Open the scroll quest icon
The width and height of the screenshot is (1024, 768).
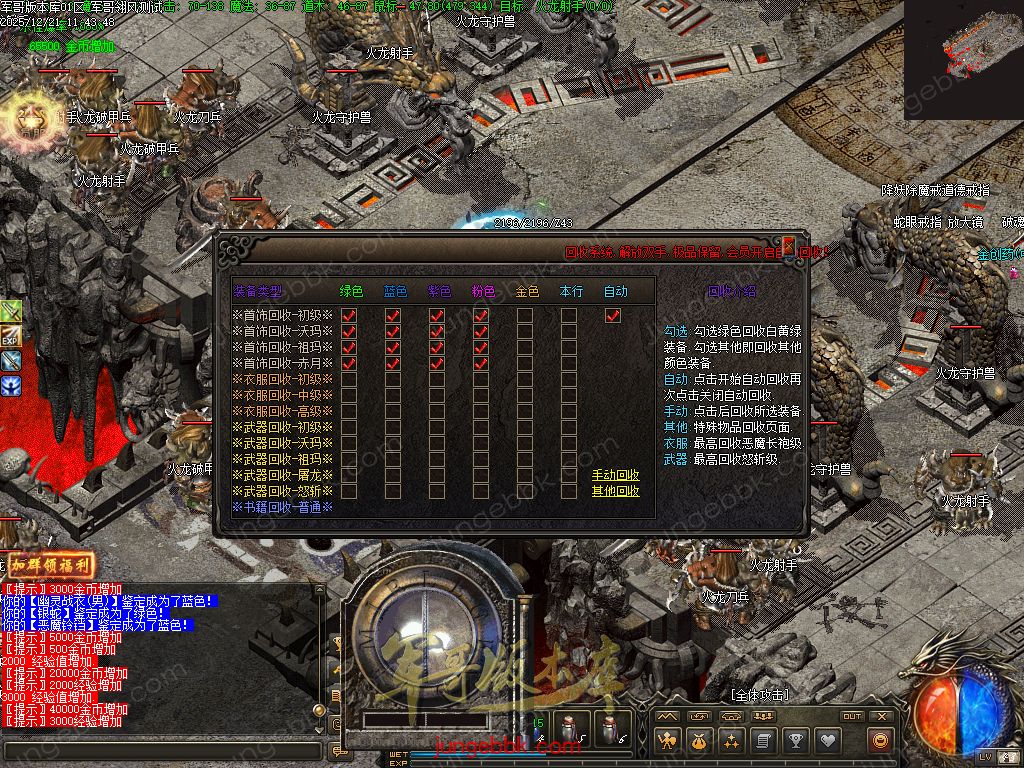763,741
